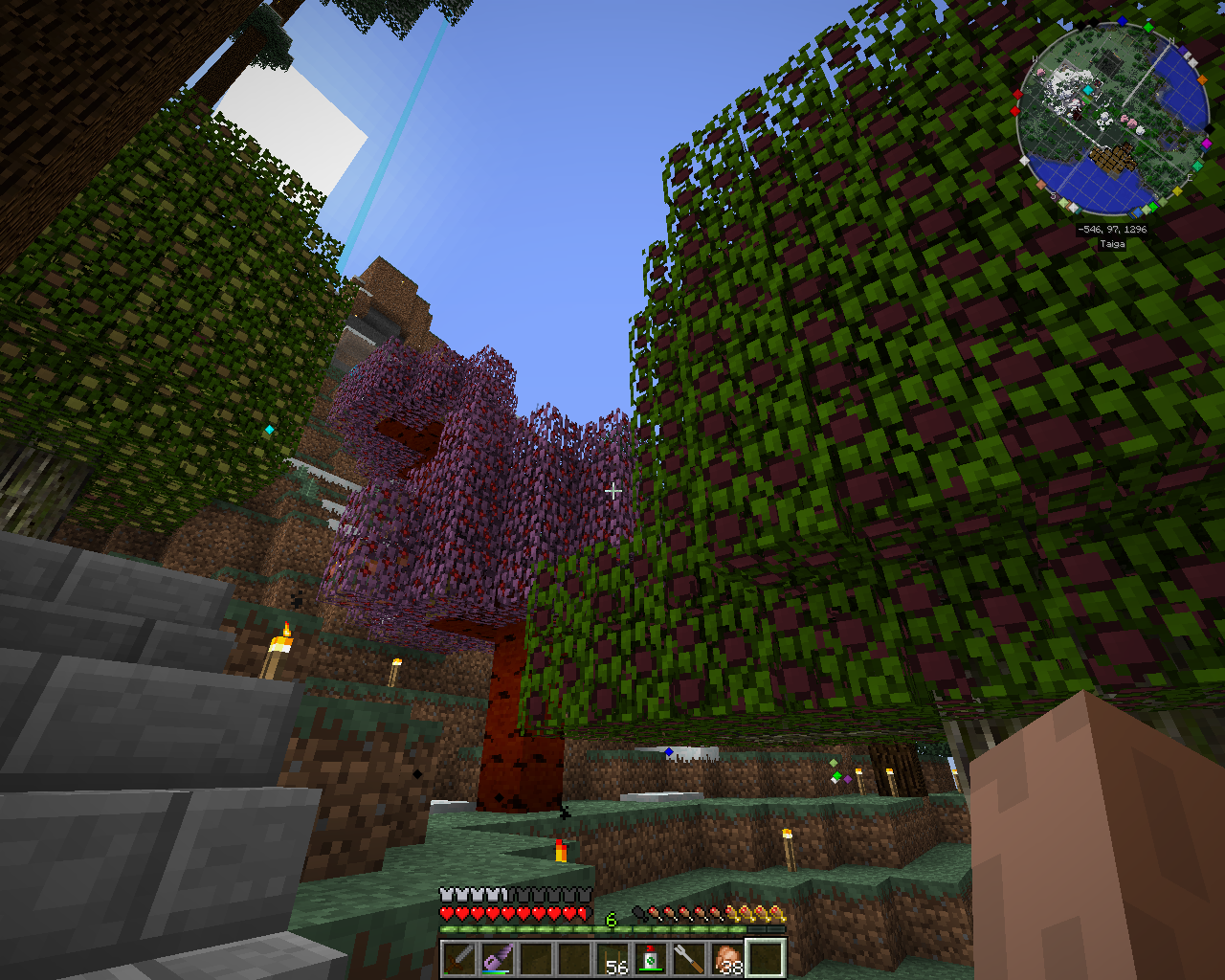1225x980 pixels.
Task: Click the yellow waypoint on minimap rim
Action: click(x=1177, y=191)
